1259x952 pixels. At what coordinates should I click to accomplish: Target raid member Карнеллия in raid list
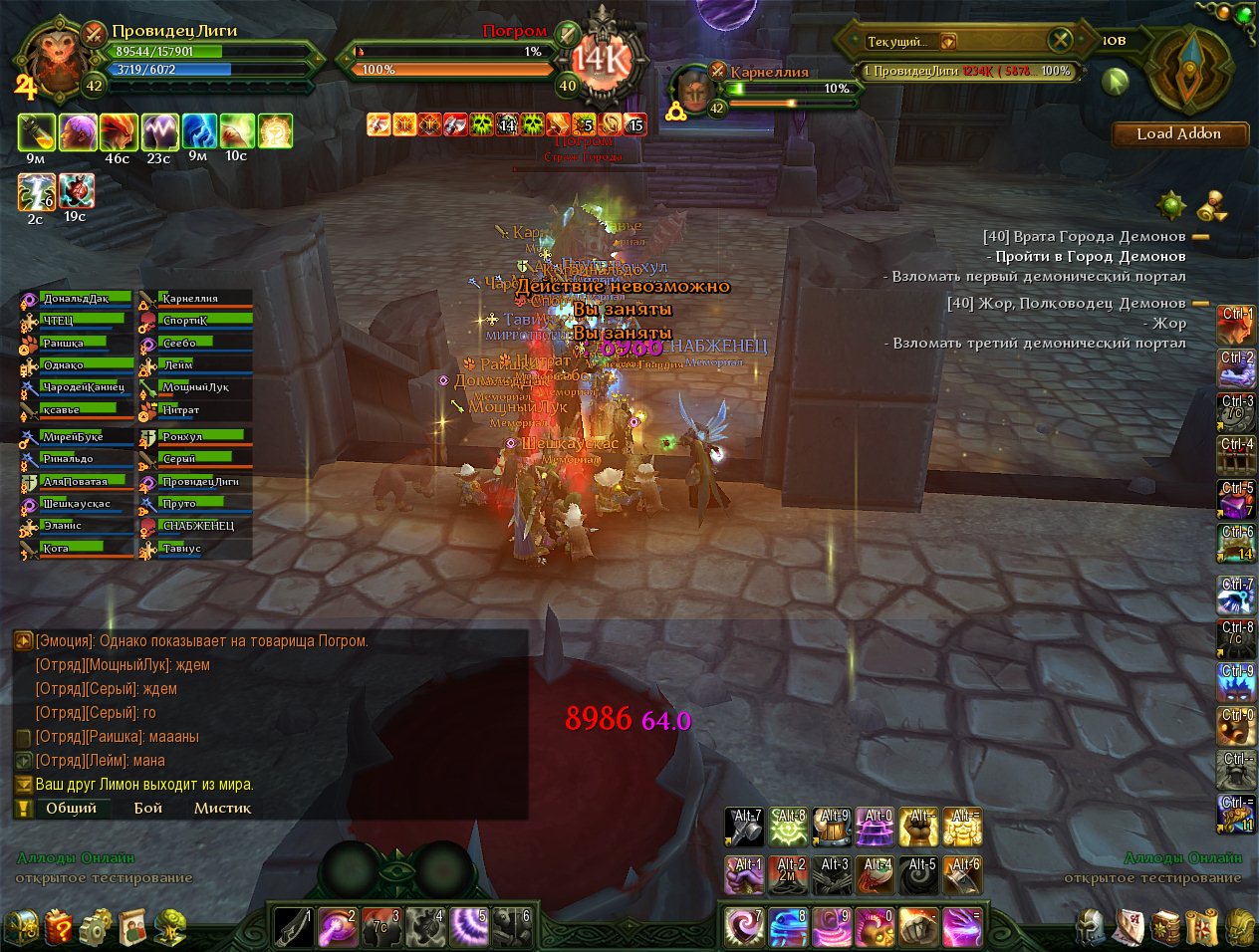point(195,299)
